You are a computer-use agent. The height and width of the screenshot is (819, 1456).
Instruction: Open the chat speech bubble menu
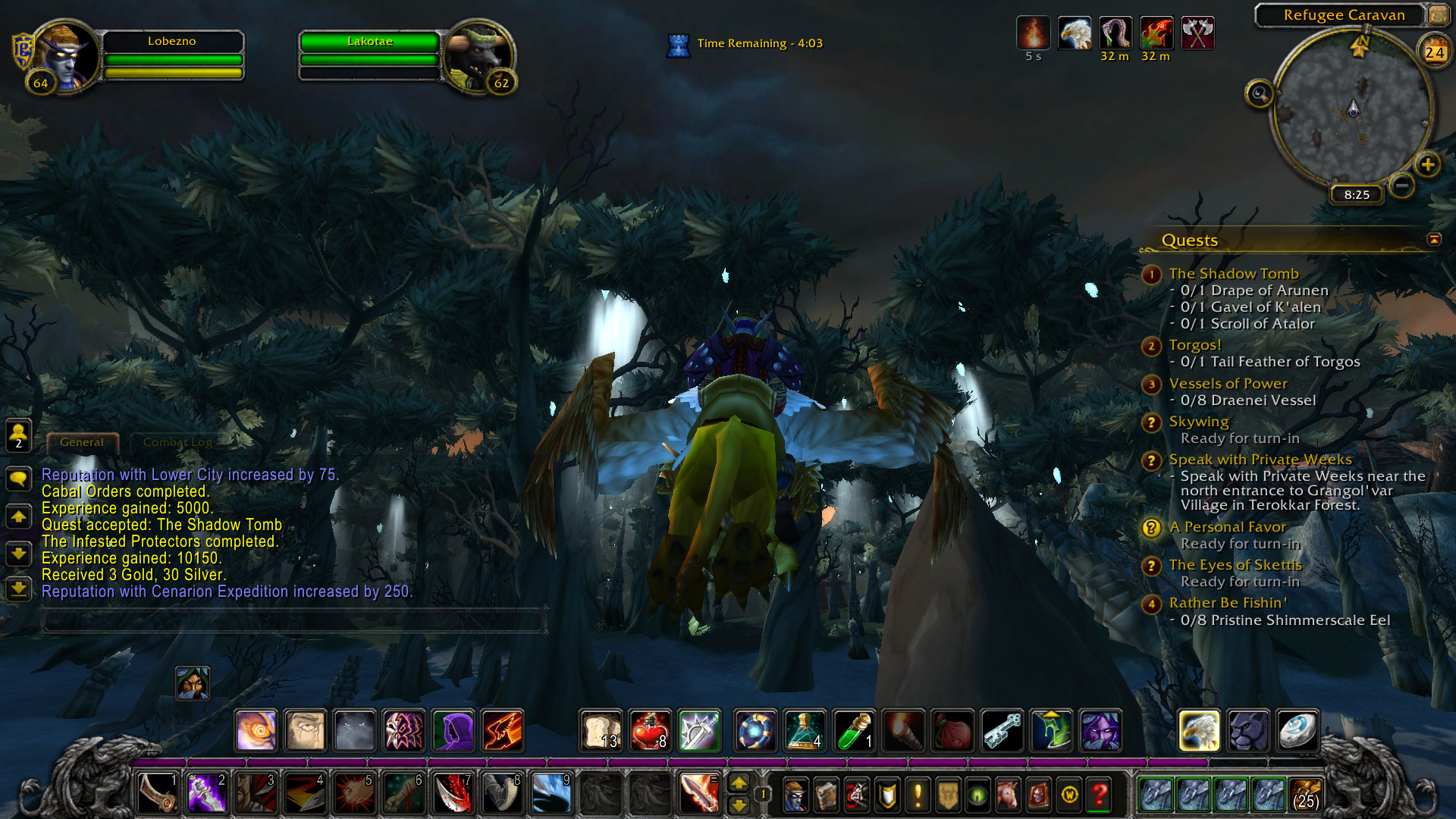pos(18,479)
